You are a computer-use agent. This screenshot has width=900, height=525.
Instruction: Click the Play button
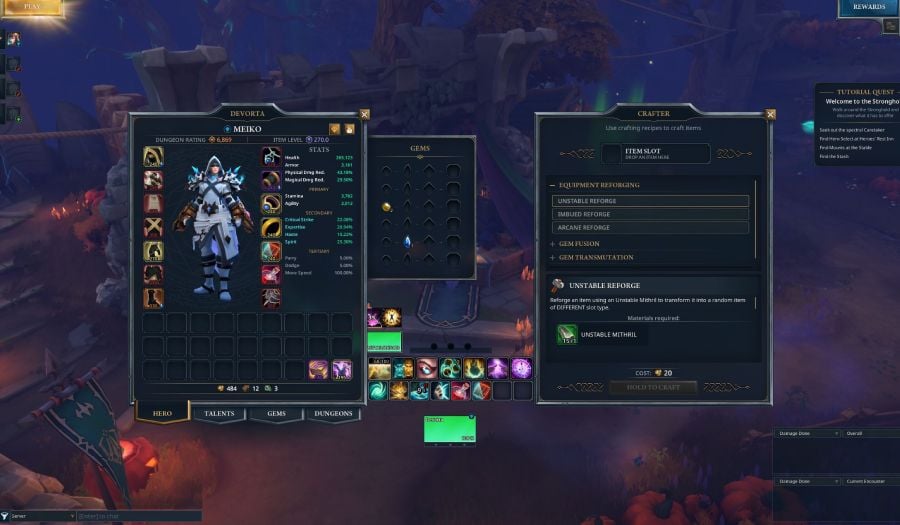pyautogui.click(x=31, y=7)
